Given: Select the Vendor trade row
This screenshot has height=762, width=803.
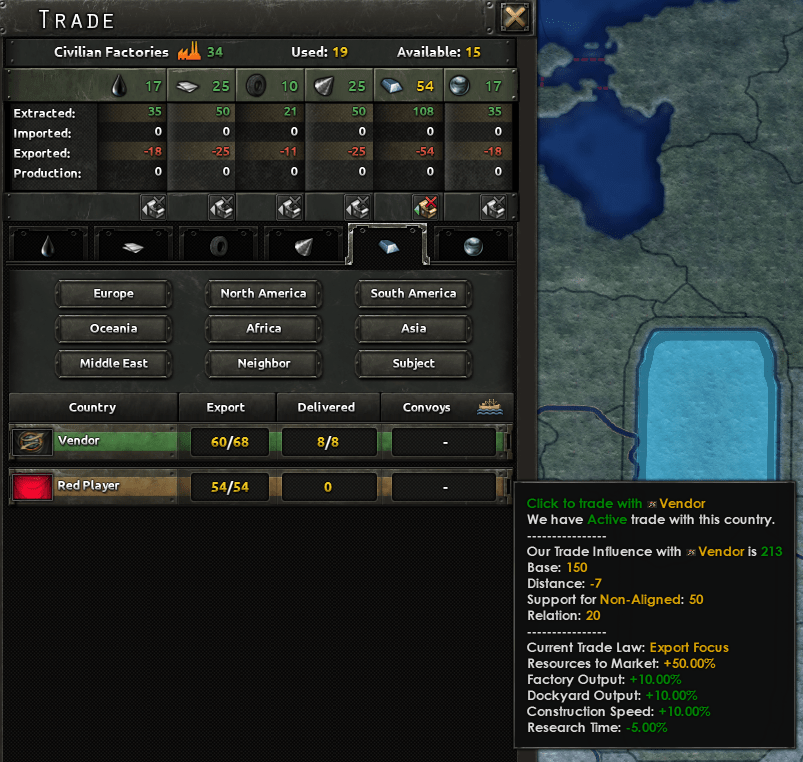Looking at the screenshot, I should 95,441.
